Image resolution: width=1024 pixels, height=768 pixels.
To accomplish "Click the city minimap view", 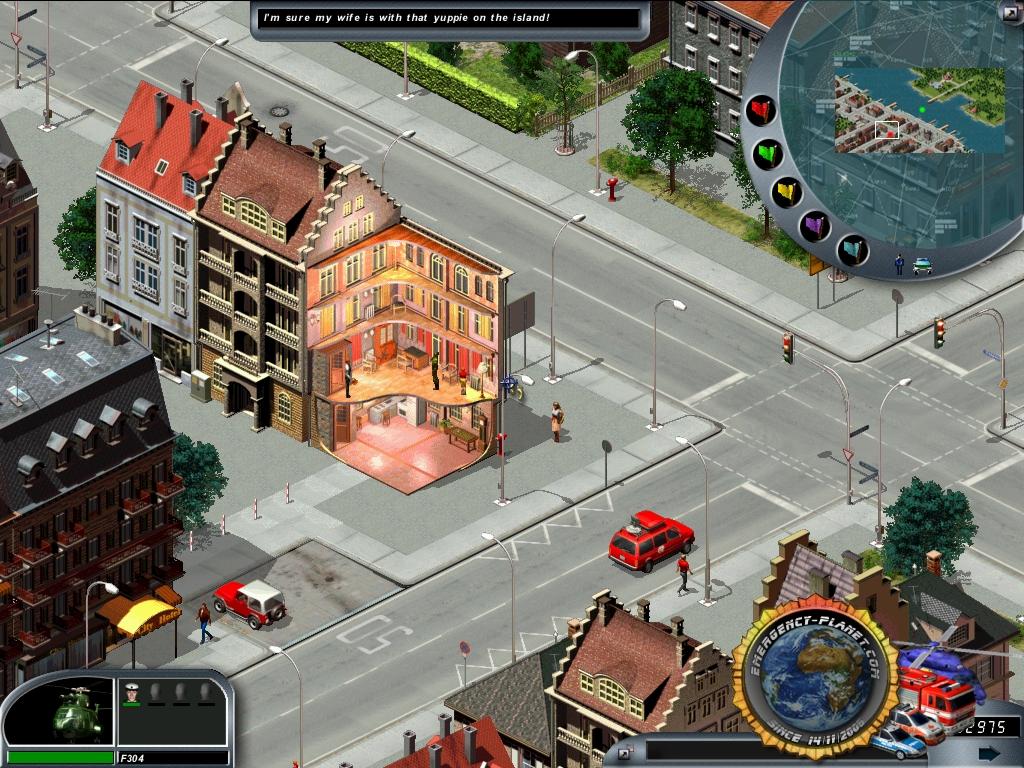I will pyautogui.click(x=919, y=110).
